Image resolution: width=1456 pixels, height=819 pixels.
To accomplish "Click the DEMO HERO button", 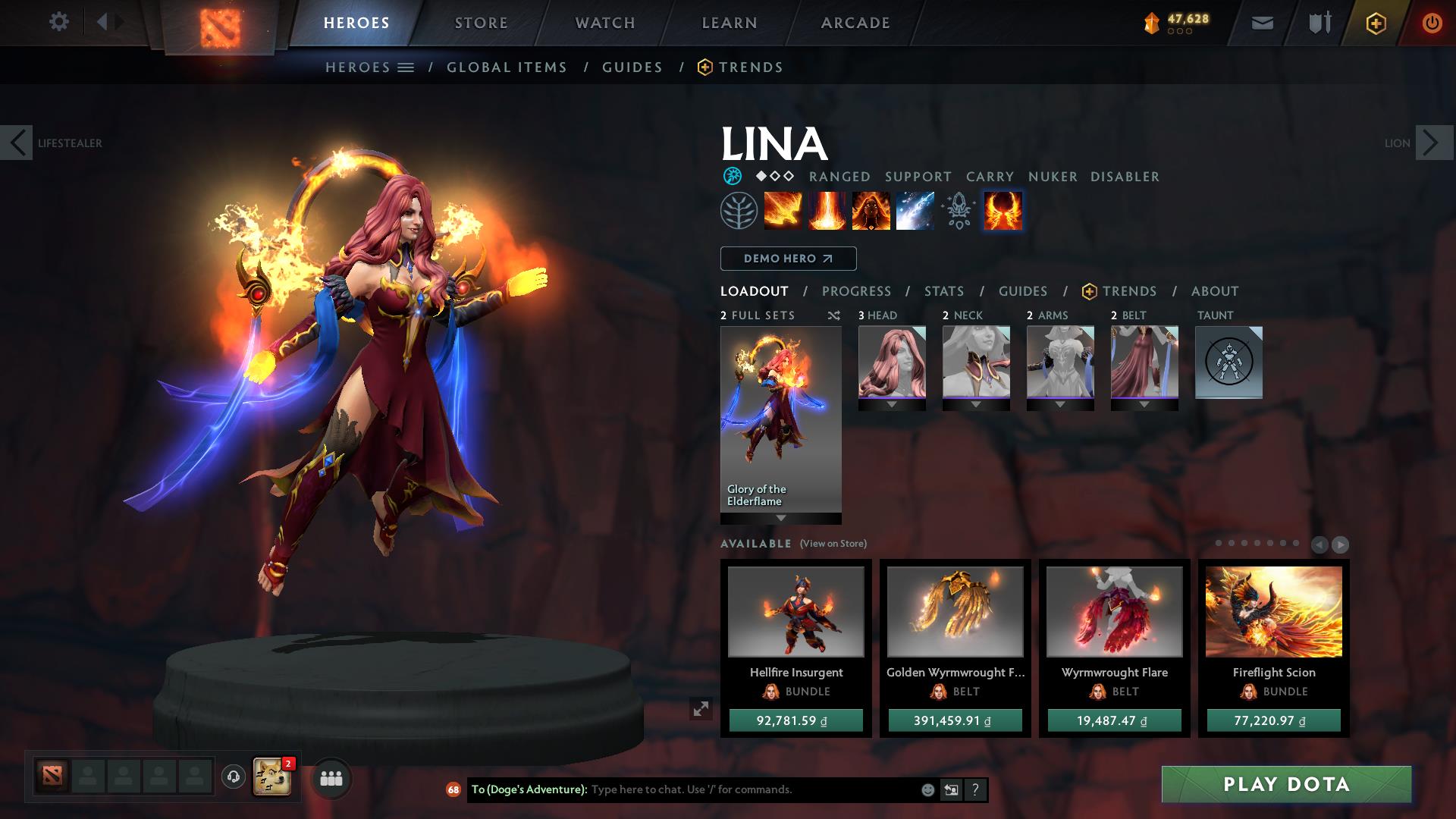I will 786,259.
